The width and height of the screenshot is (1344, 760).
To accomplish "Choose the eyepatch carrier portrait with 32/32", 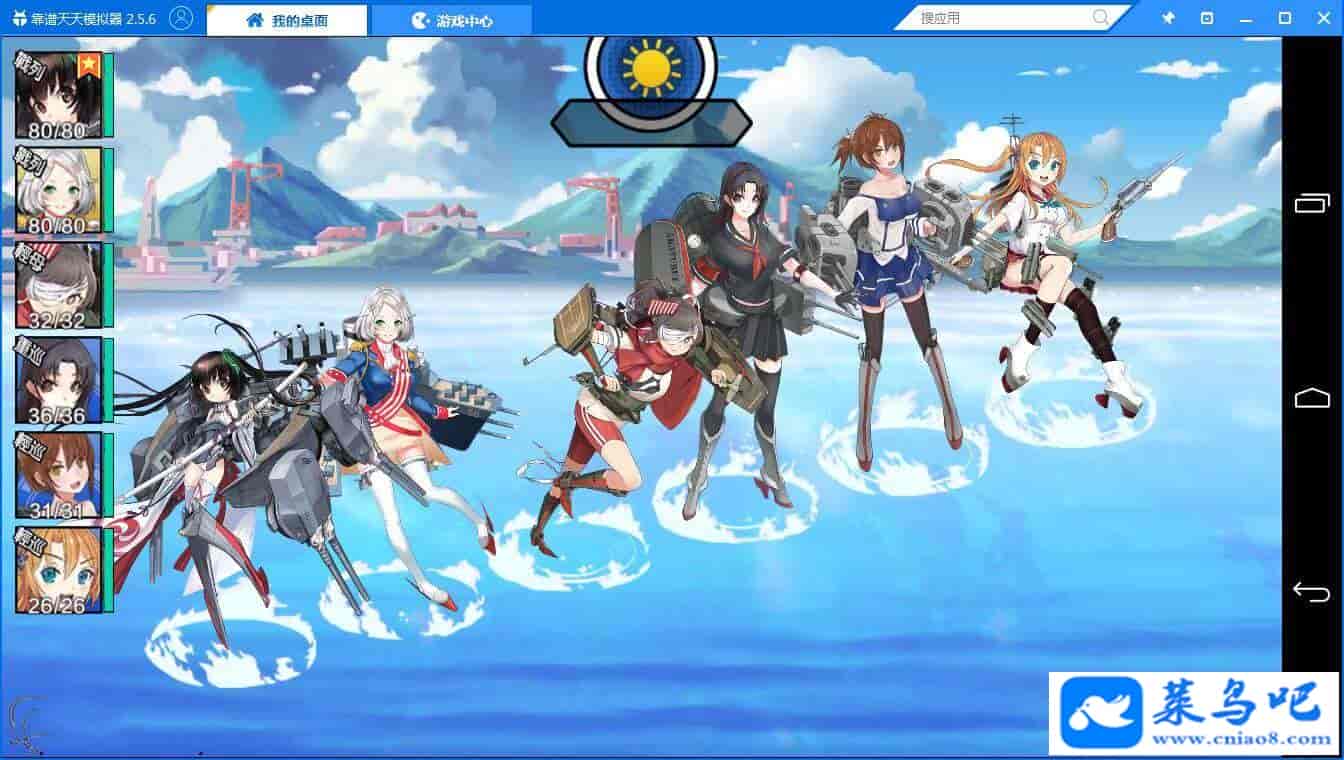I will click(x=58, y=285).
